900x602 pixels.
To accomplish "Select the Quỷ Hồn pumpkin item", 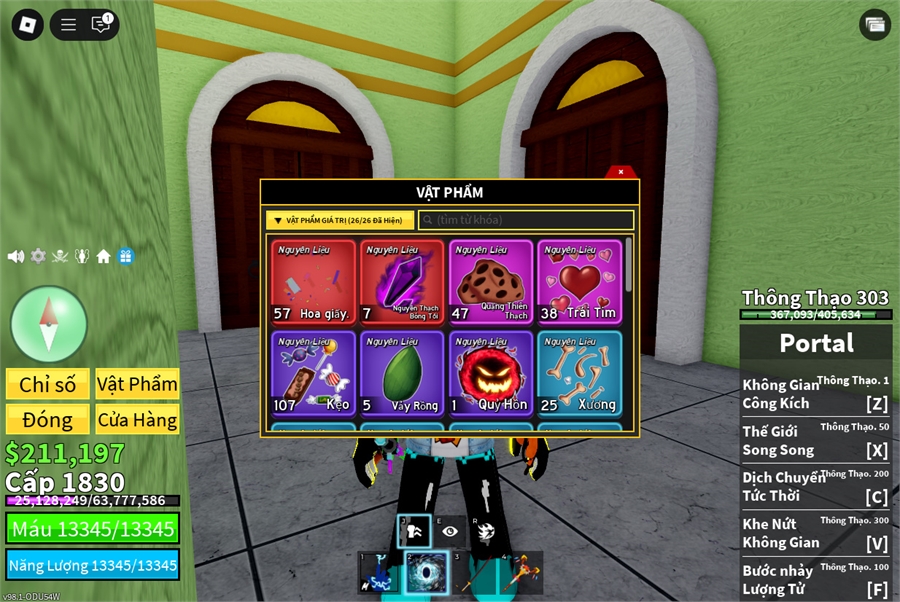I will [x=491, y=373].
